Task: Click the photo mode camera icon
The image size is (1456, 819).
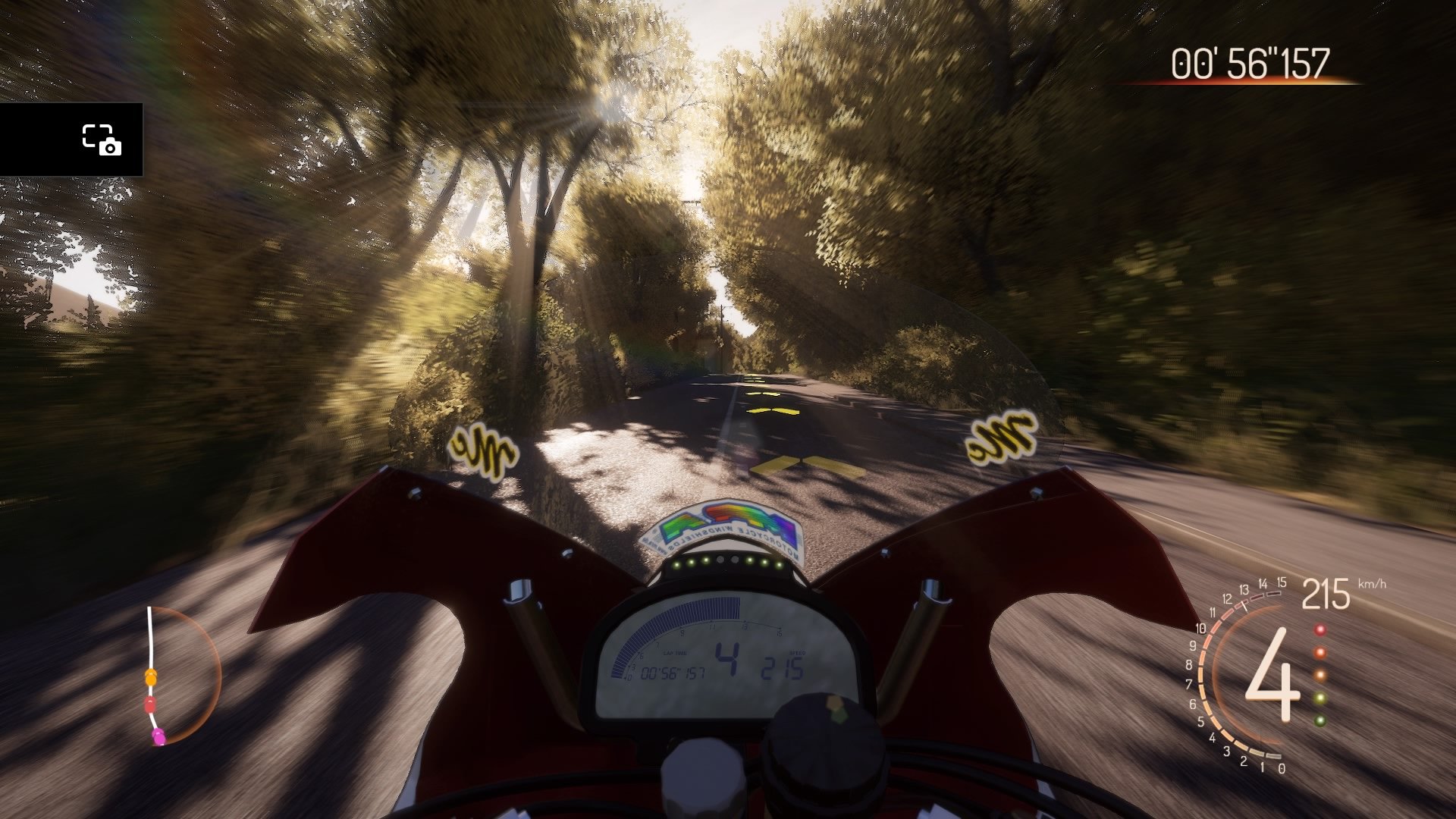Action: tap(102, 140)
